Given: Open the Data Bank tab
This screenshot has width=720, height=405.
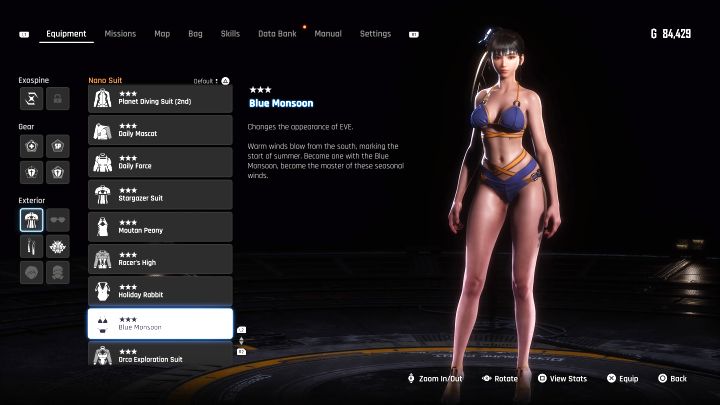Looking at the screenshot, I should pos(277,34).
